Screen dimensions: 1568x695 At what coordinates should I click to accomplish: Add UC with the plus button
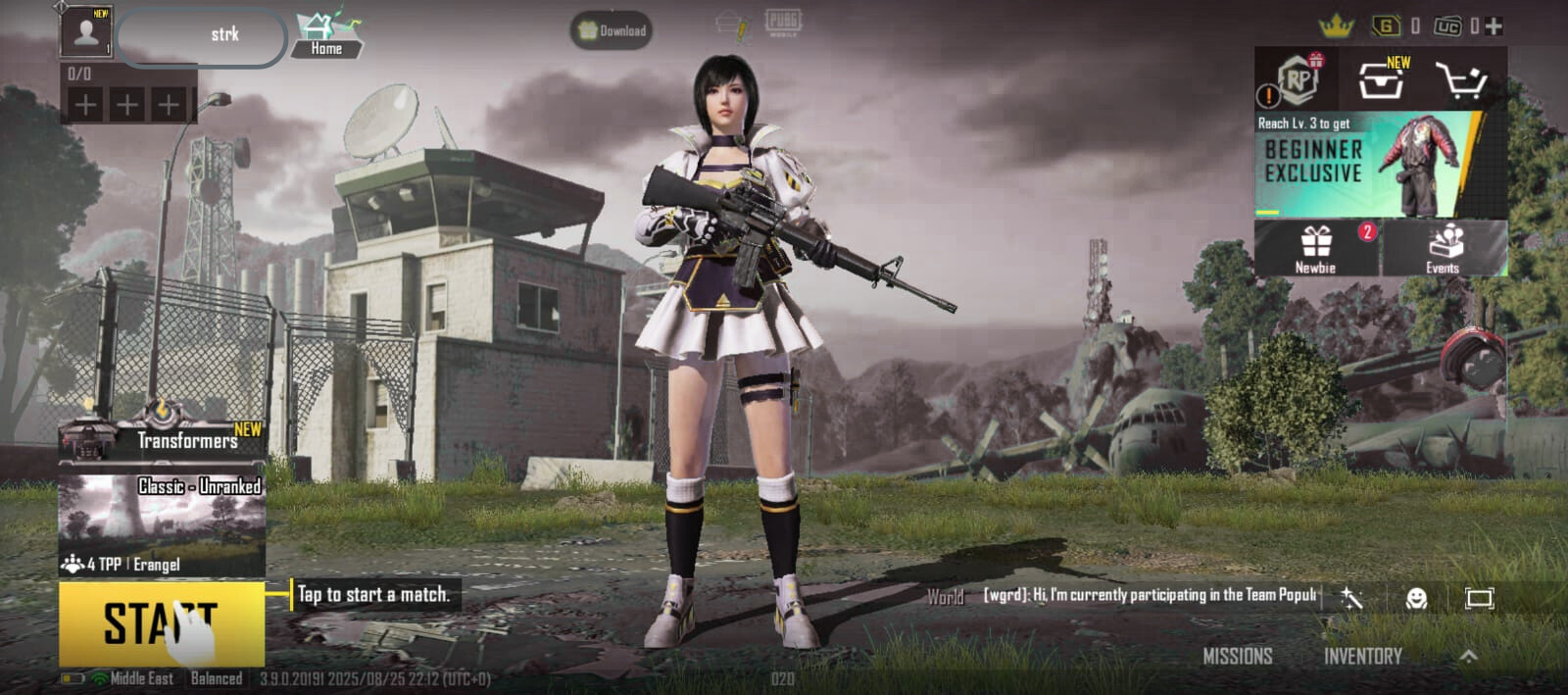pyautogui.click(x=1494, y=26)
